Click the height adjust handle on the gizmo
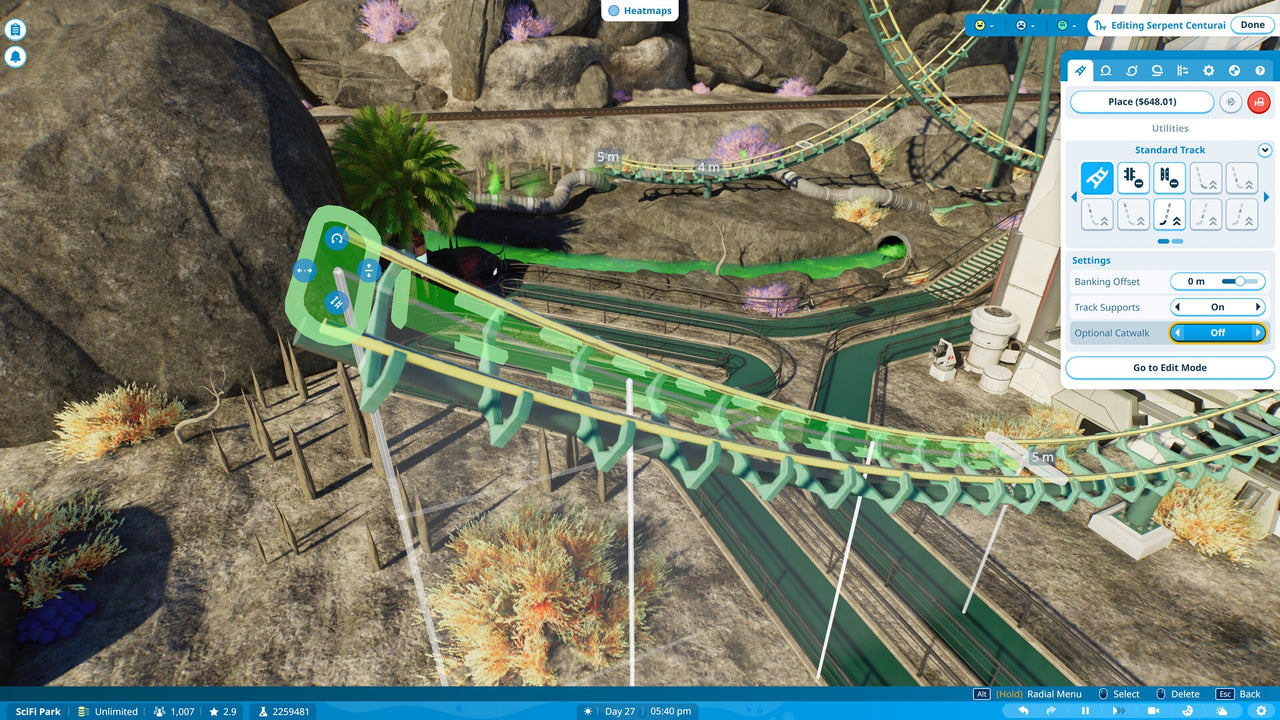1280x720 pixels. tap(369, 269)
